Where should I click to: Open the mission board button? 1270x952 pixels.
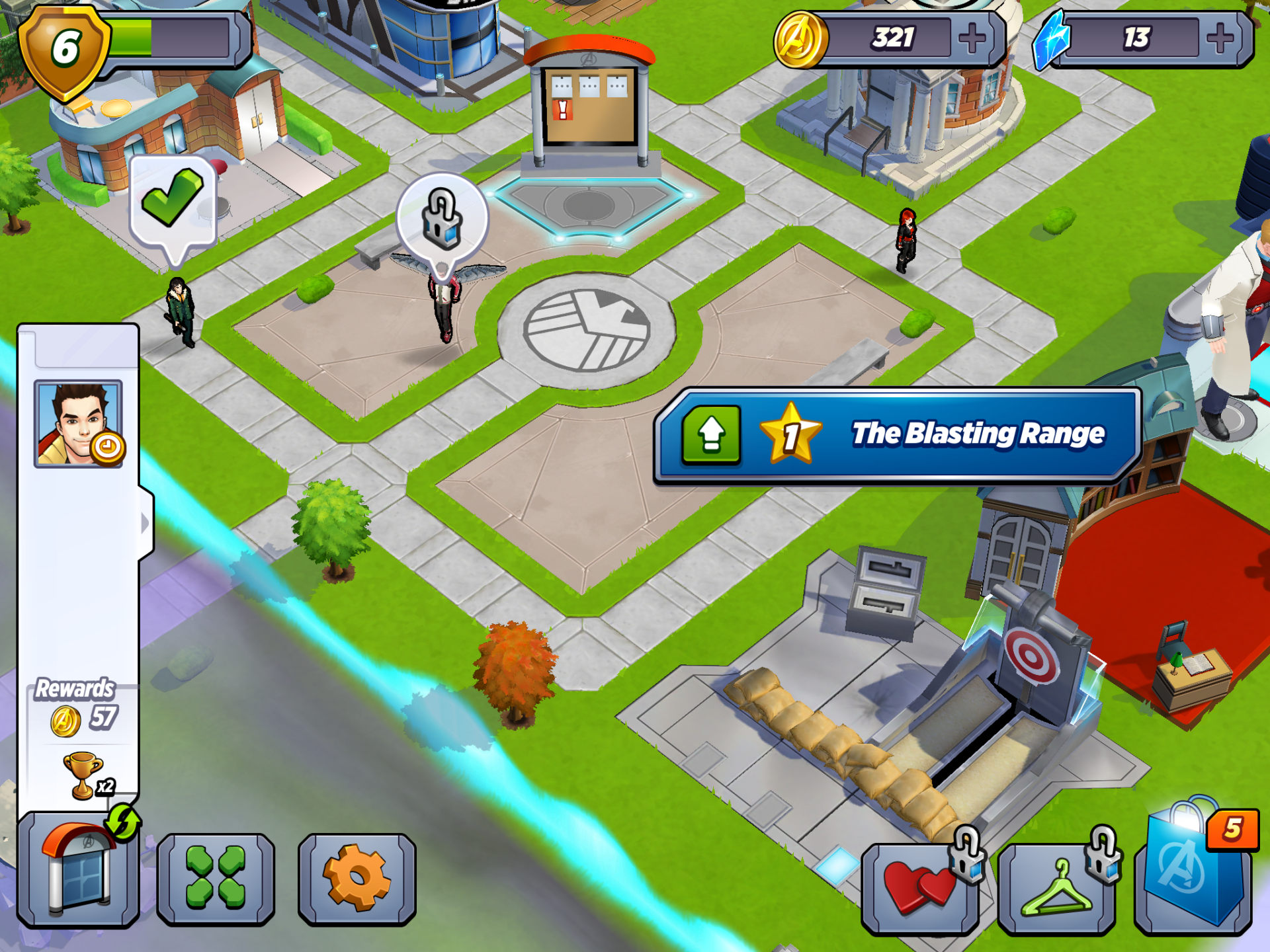(78, 869)
